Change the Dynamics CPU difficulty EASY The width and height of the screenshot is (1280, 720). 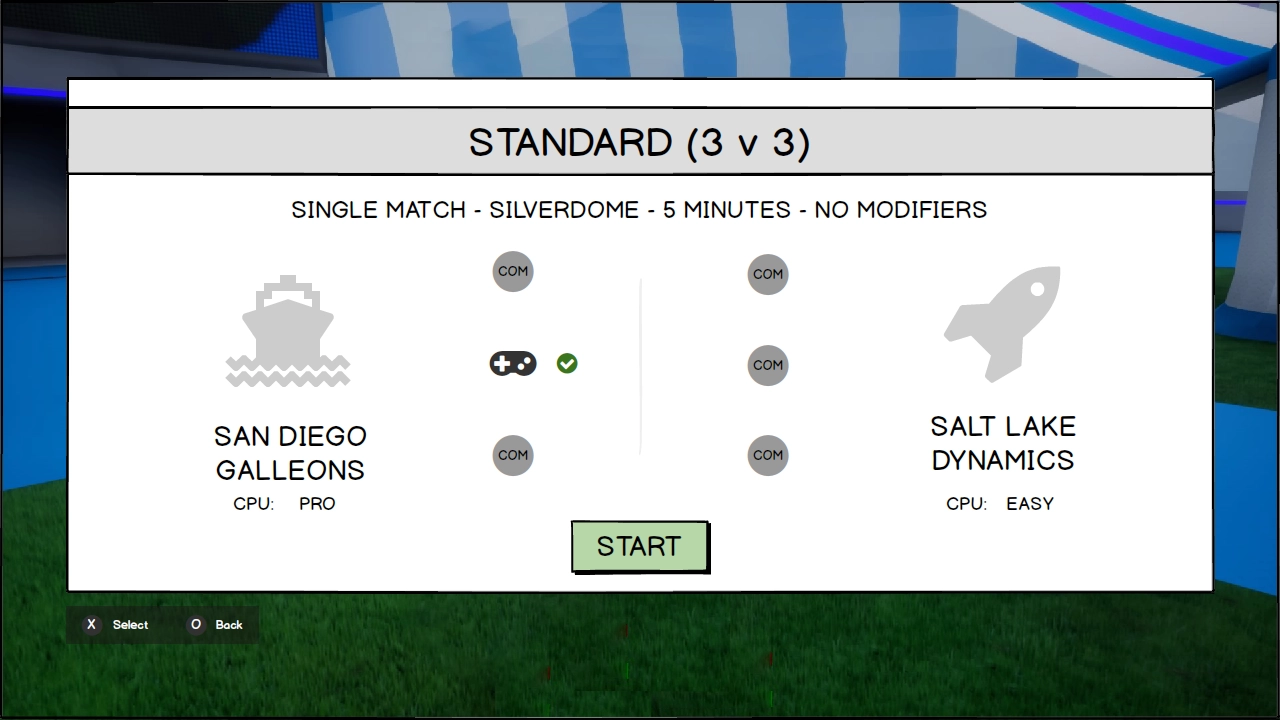pyautogui.click(x=1029, y=504)
